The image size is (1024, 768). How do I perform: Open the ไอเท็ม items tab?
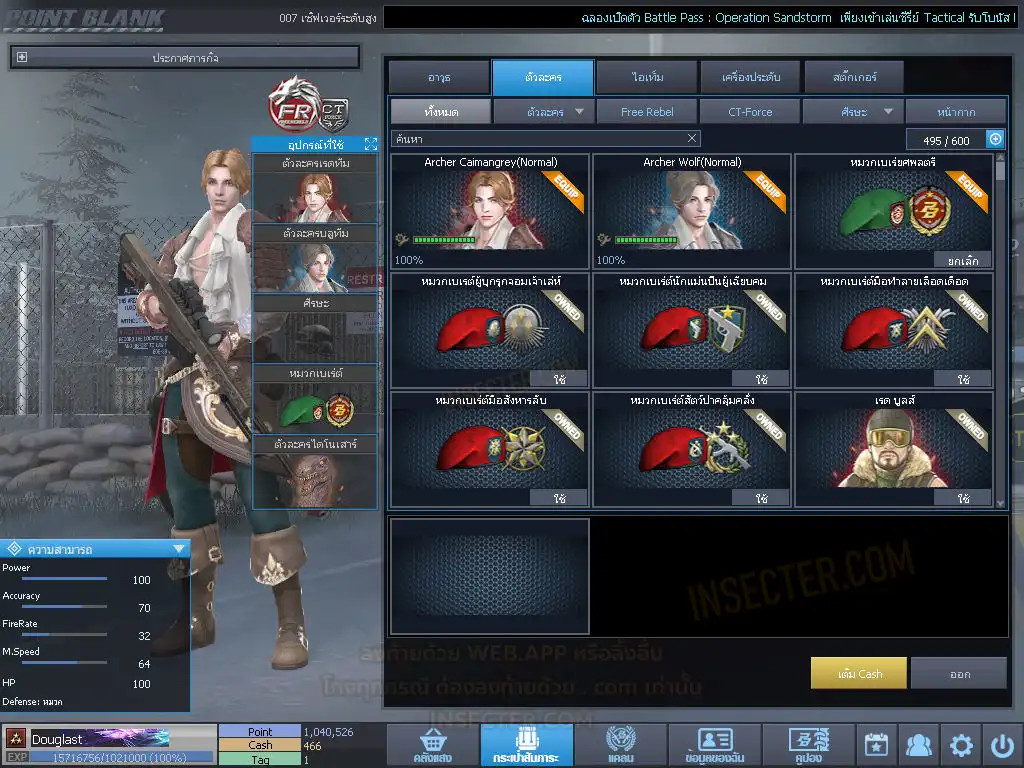647,77
